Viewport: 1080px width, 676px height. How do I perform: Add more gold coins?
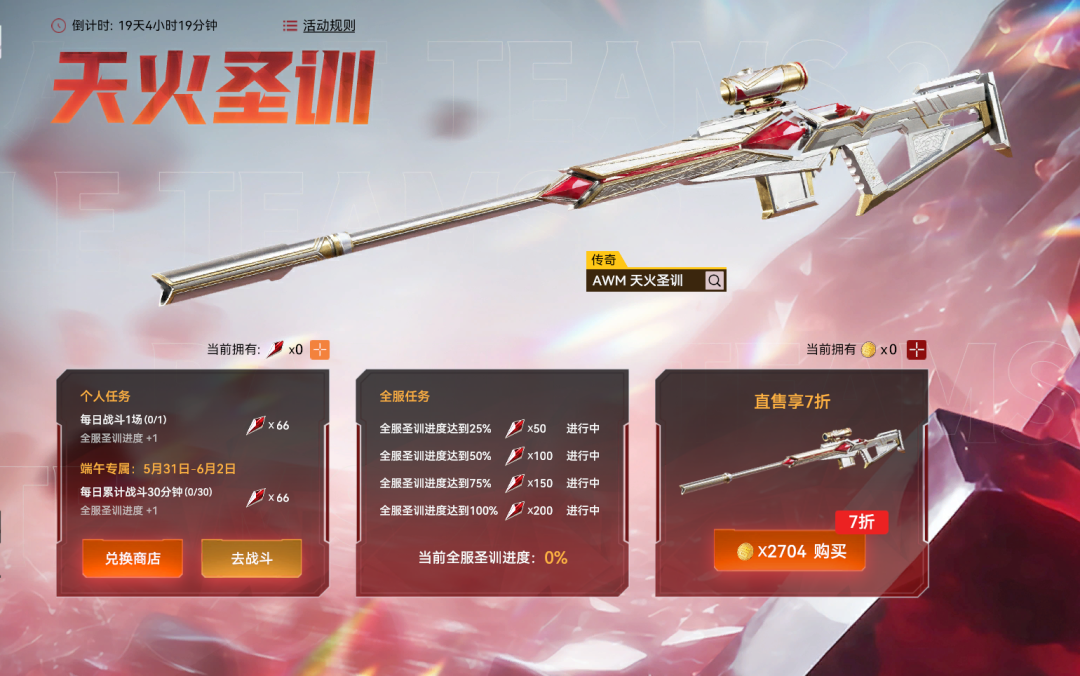tap(916, 349)
